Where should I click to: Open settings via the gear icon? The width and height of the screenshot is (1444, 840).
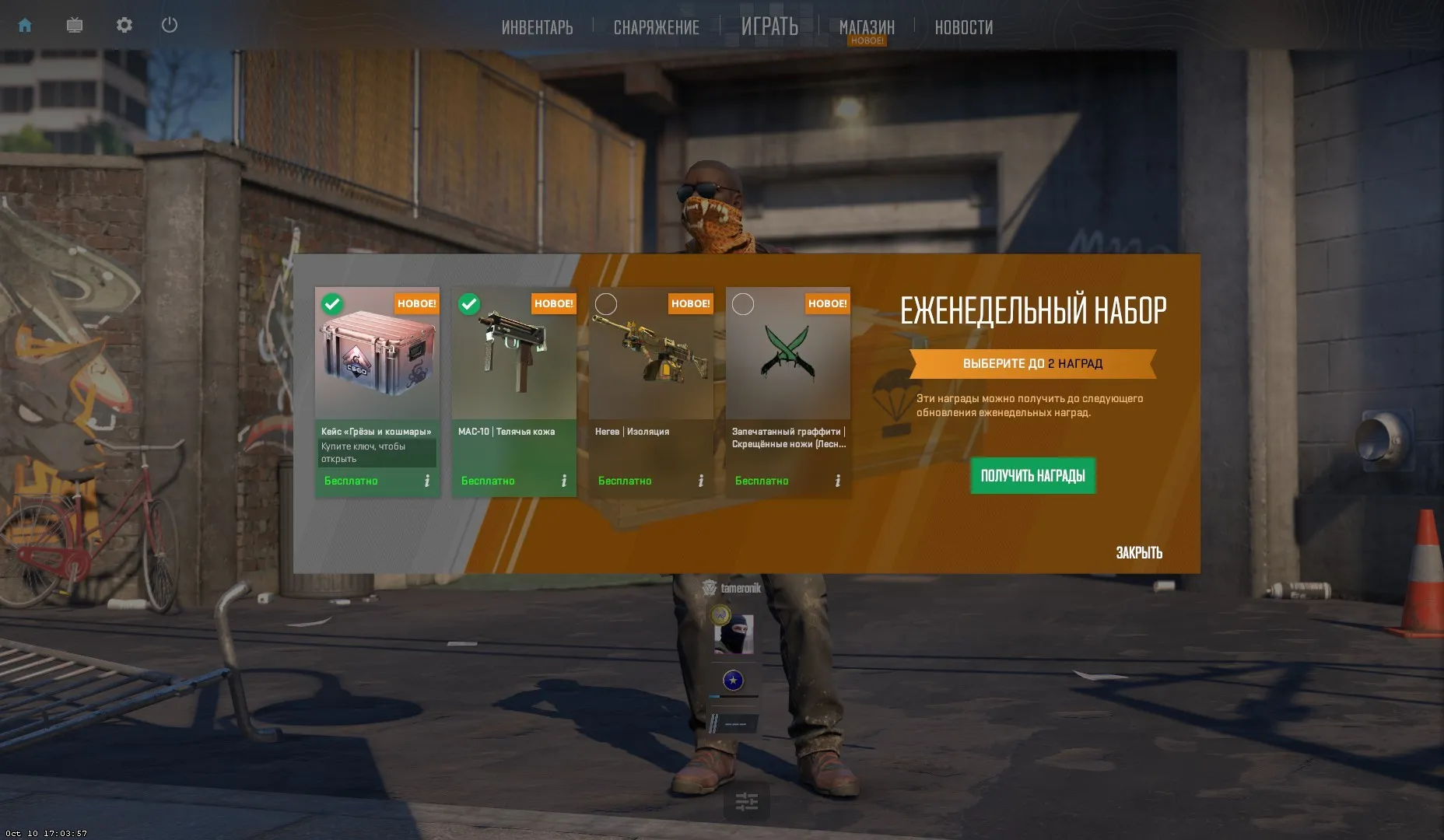(x=124, y=26)
